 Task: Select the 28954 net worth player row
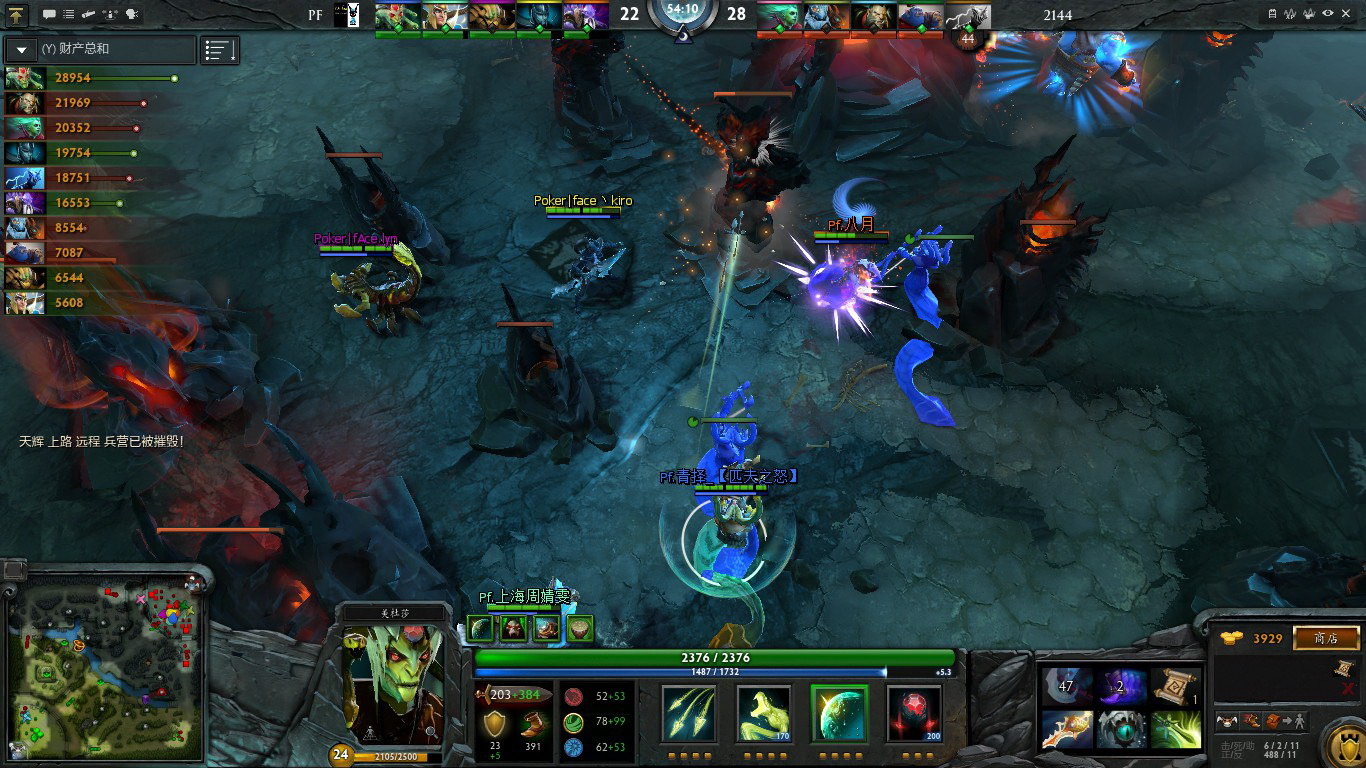90,78
